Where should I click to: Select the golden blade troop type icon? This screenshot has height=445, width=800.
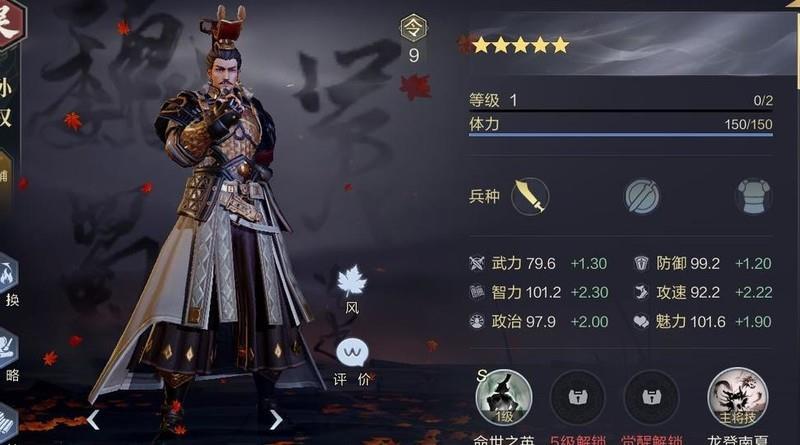pyautogui.click(x=530, y=196)
